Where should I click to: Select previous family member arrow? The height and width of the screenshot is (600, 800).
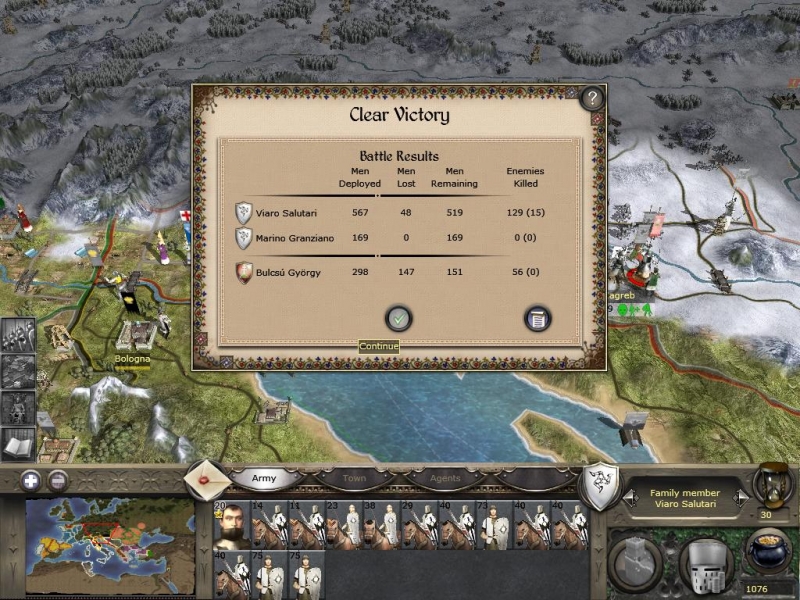coord(628,497)
